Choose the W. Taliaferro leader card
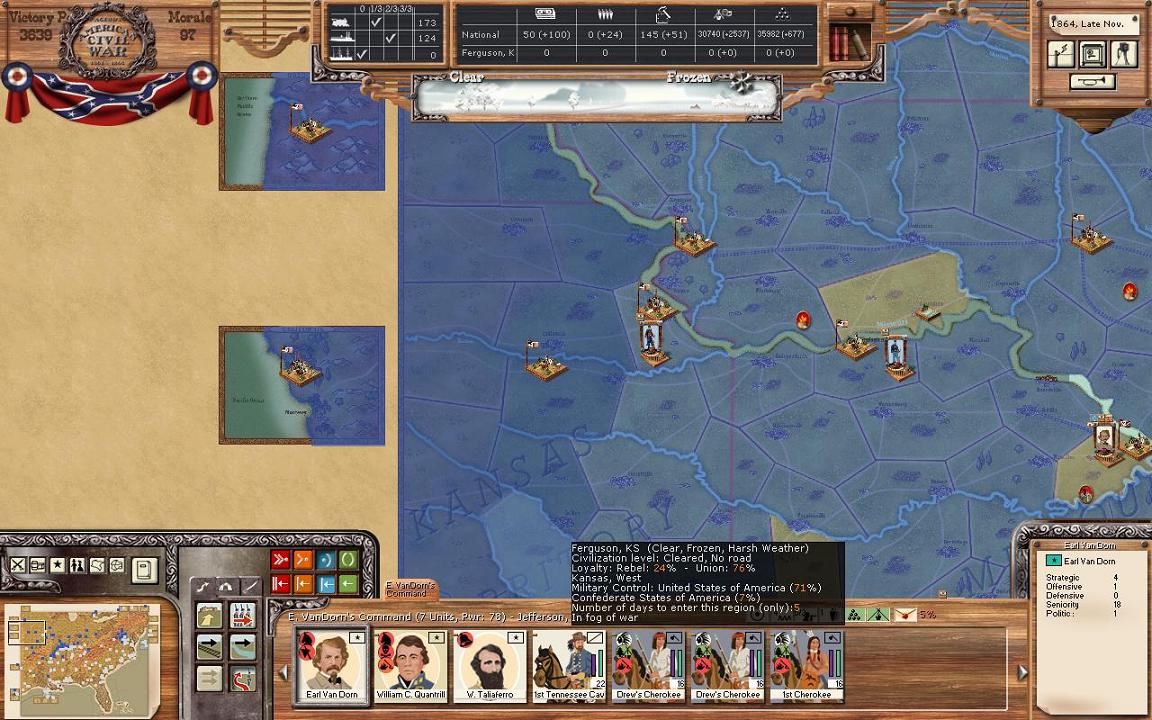 click(489, 666)
